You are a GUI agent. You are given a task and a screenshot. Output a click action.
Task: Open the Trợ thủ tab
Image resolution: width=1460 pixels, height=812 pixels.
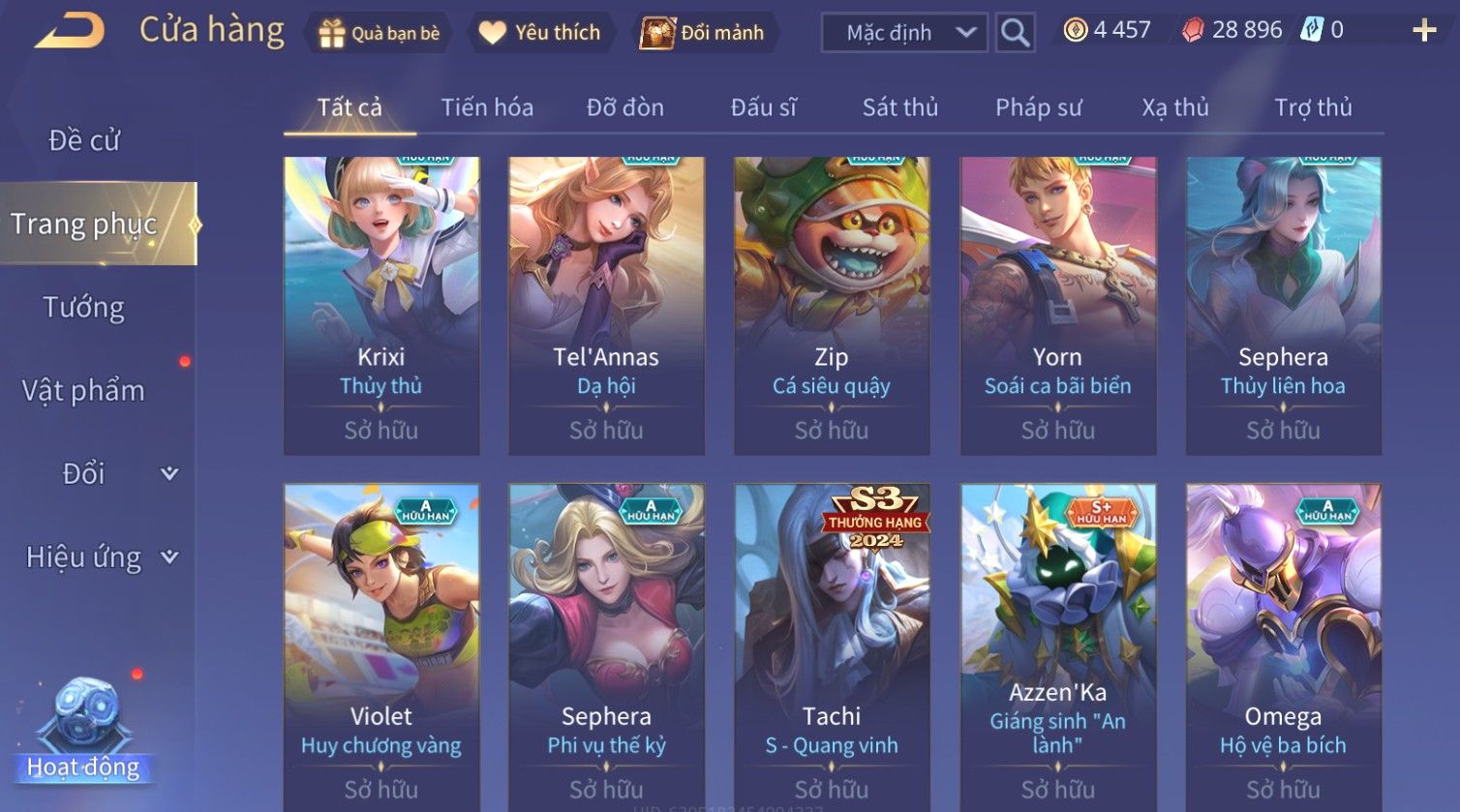pyautogui.click(x=1313, y=107)
